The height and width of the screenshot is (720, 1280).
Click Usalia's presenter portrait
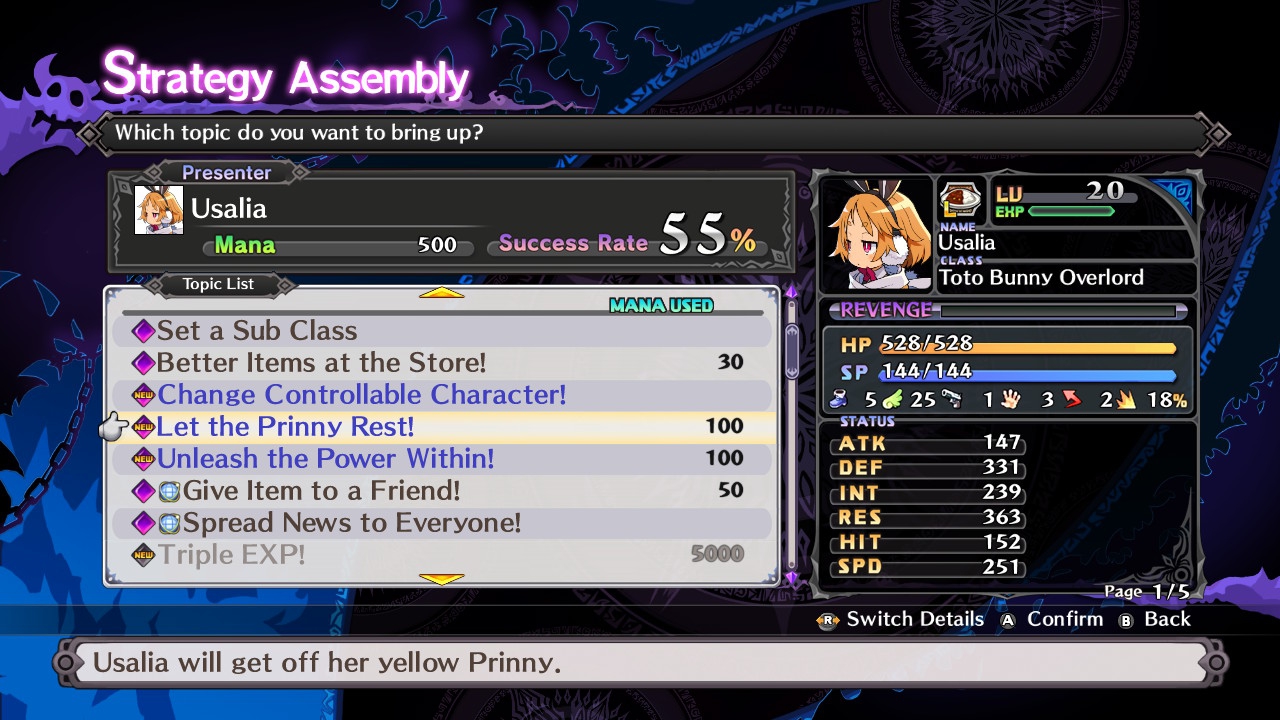click(159, 210)
